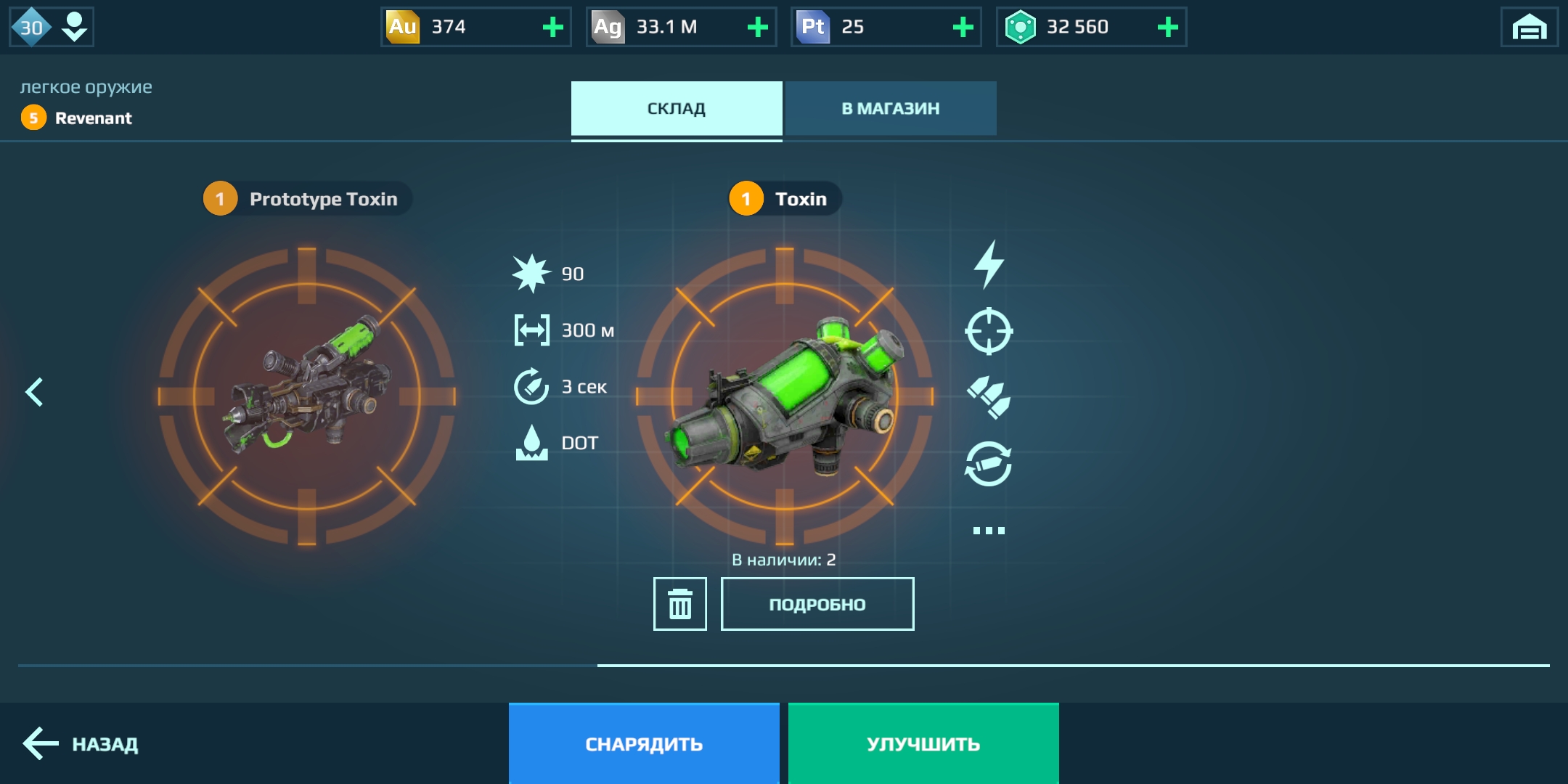The height and width of the screenshot is (784, 1568).
Task: Upgrade weapon via УЛУЧШИТЬ button
Action: [923, 743]
